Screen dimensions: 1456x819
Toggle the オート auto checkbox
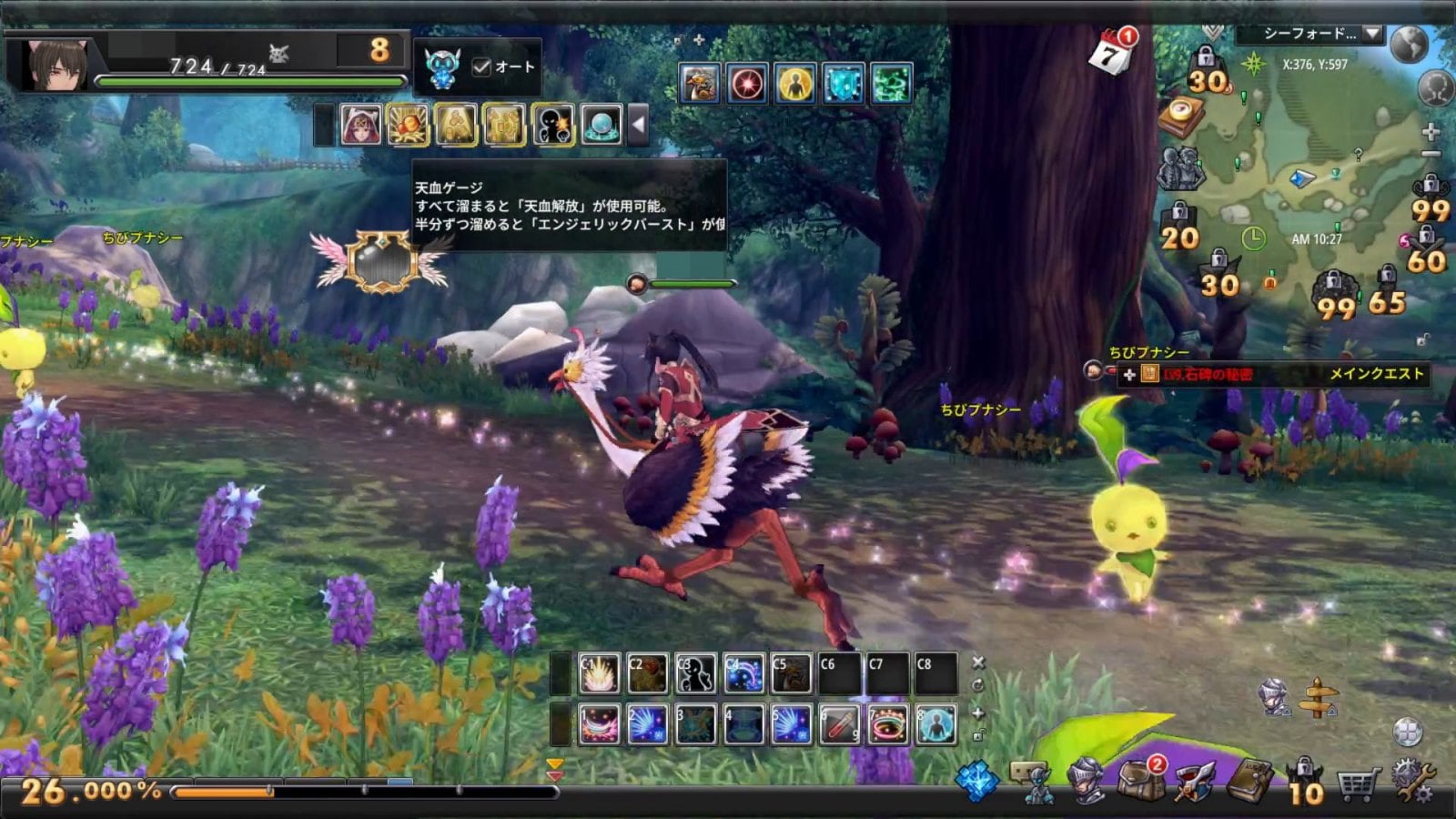(482, 66)
